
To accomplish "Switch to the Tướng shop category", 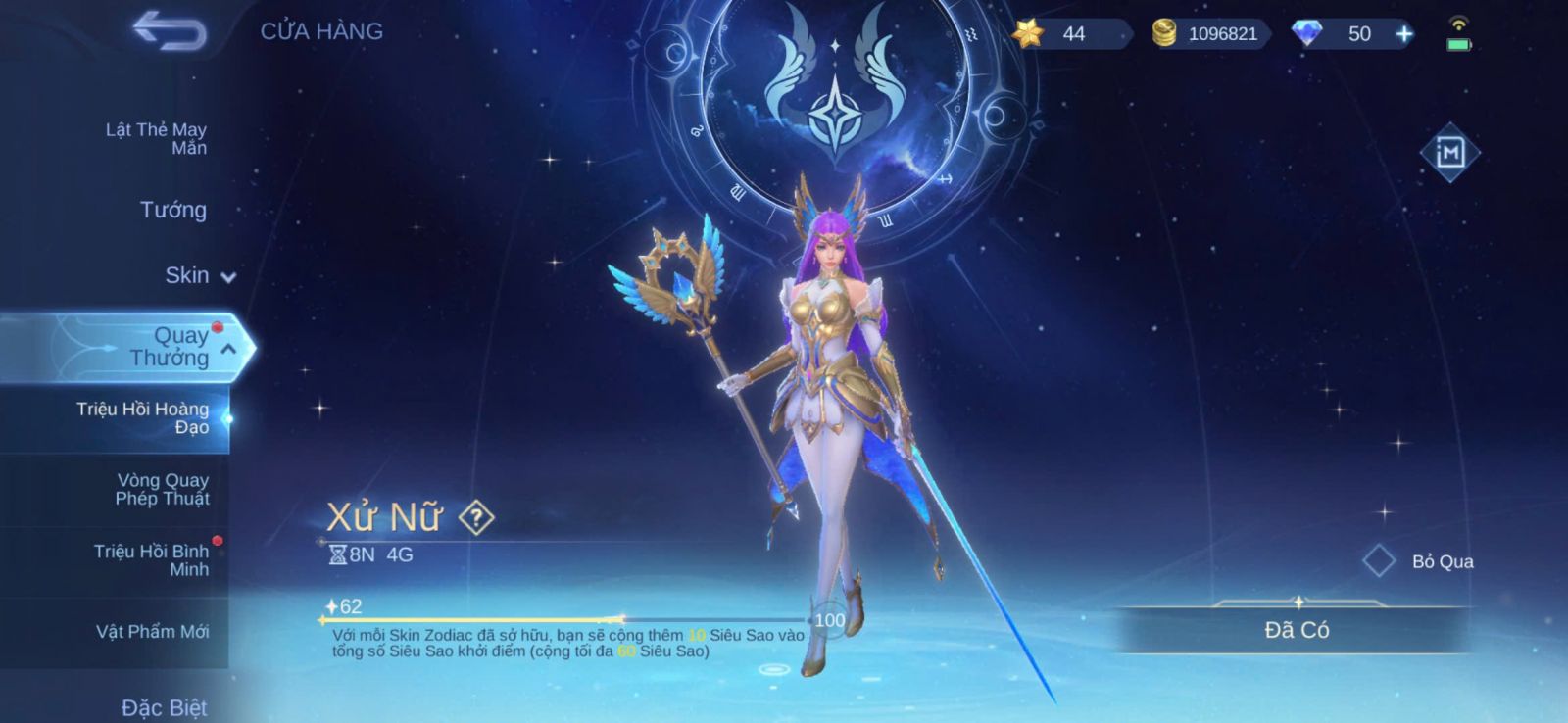I will click(x=172, y=210).
